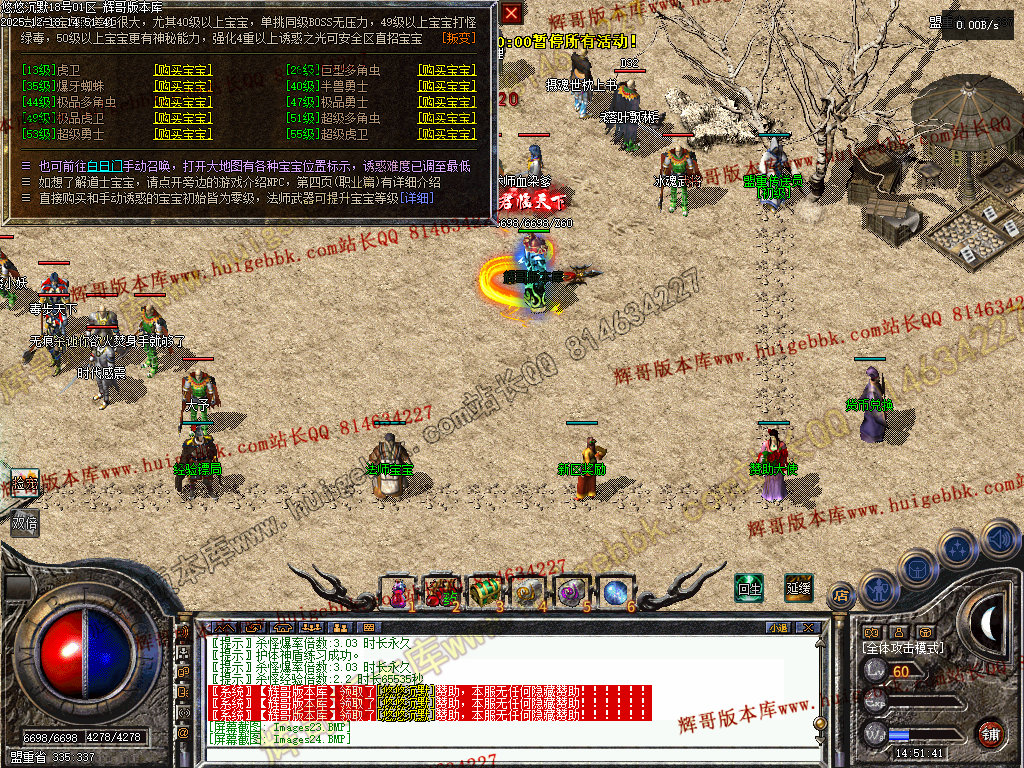The width and height of the screenshot is (1024, 768).
Task: Use the green treasure chest in slot 3
Action: (485, 590)
